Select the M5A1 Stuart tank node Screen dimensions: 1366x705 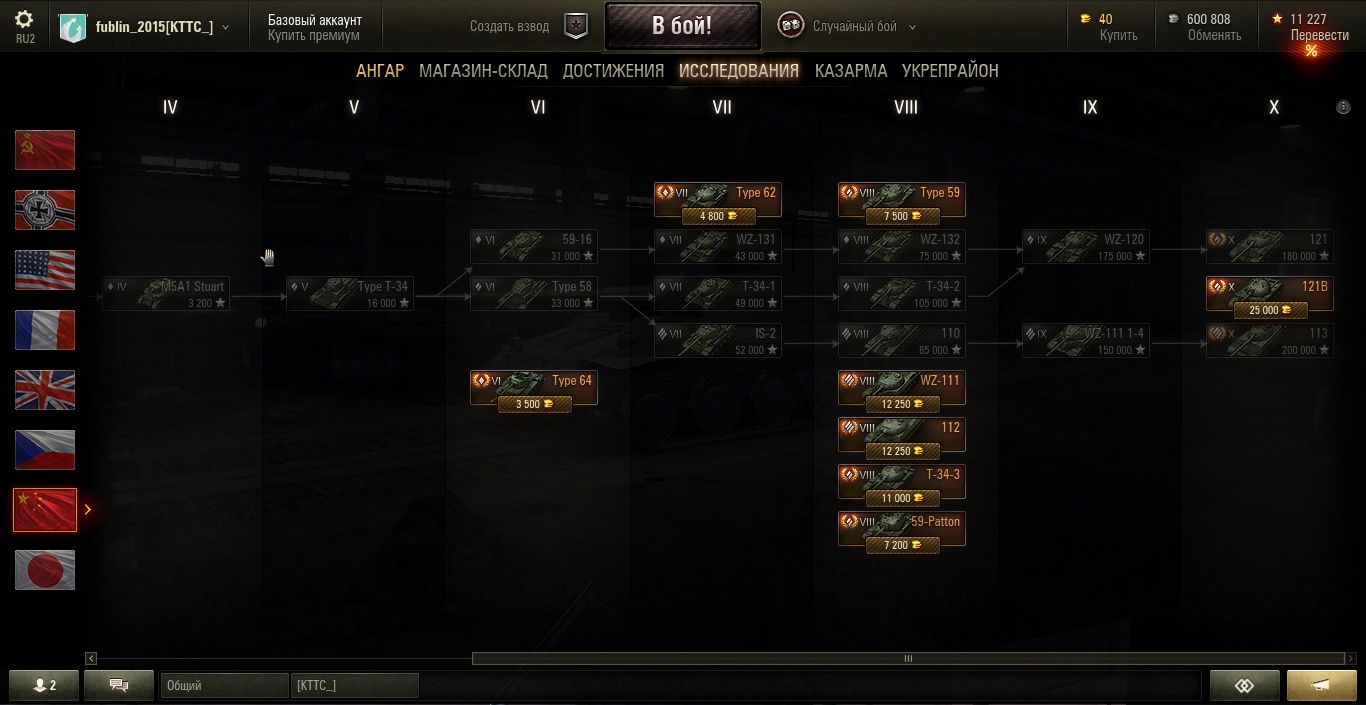pyautogui.click(x=166, y=294)
